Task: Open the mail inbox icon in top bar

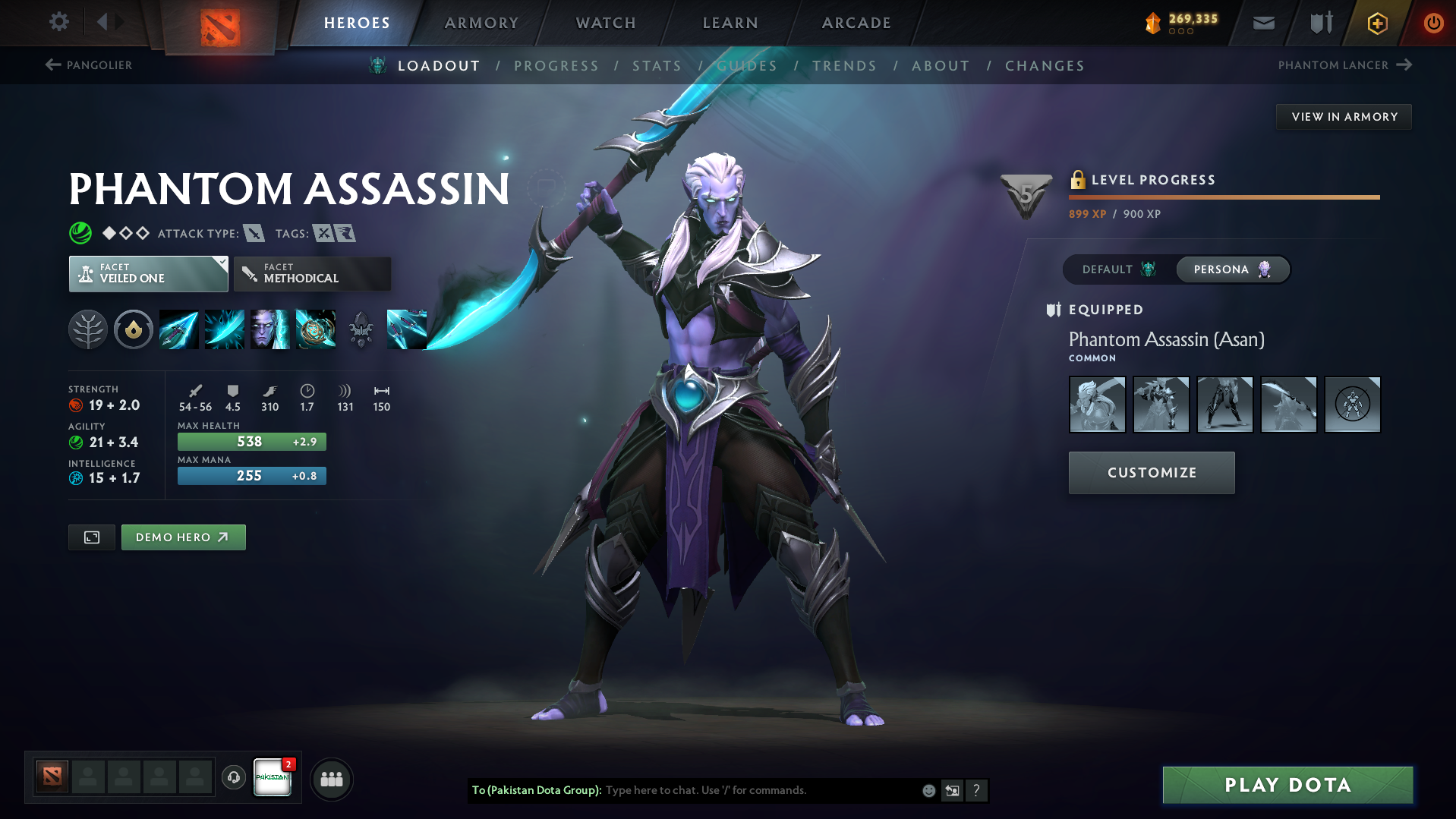Action: pyautogui.click(x=1262, y=23)
